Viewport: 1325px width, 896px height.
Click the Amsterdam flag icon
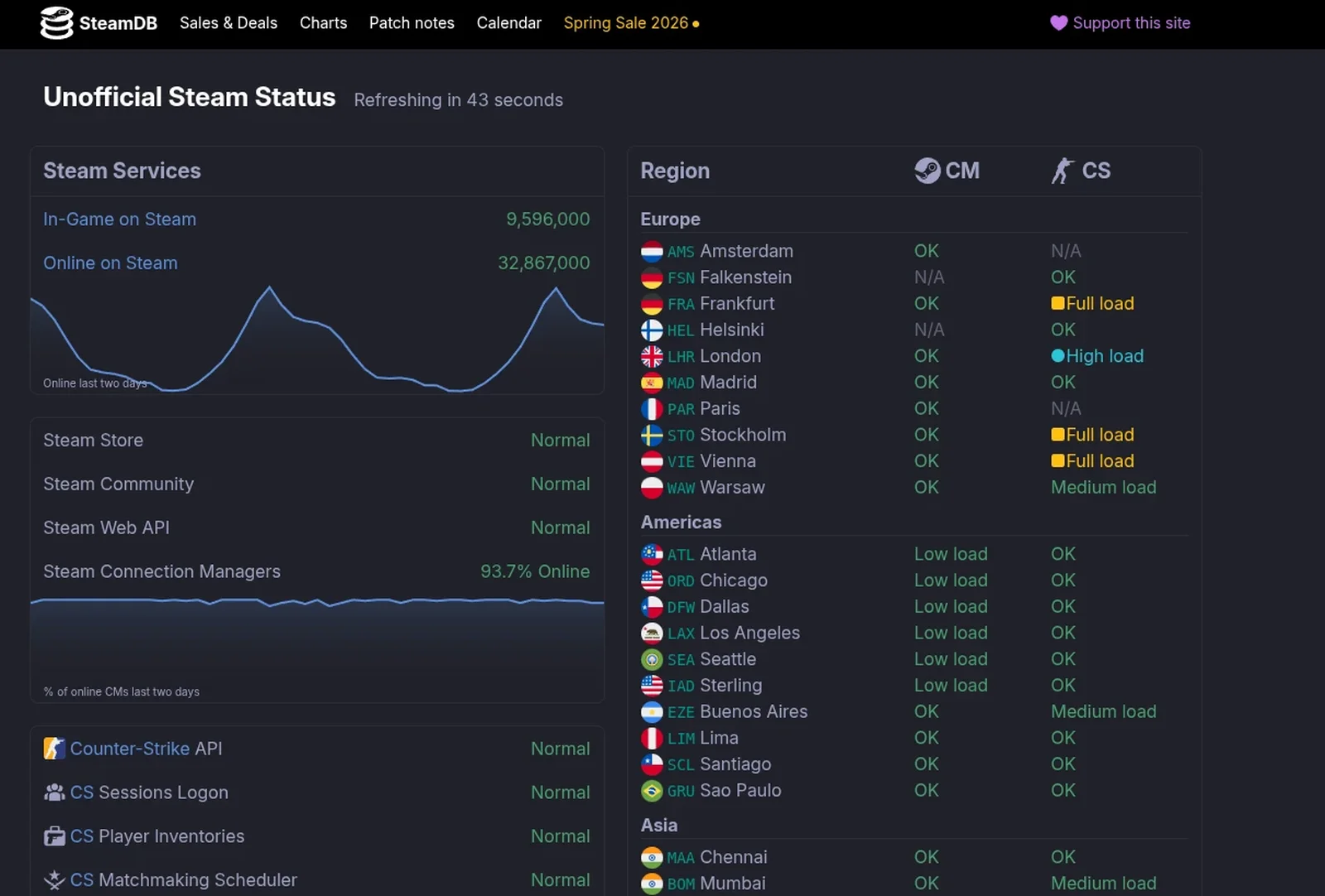652,251
